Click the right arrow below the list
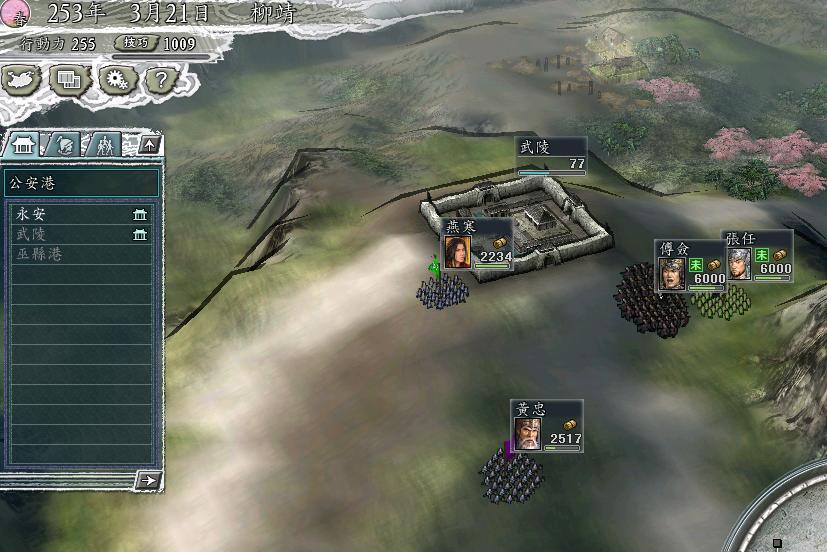The height and width of the screenshot is (552, 827). click(148, 481)
